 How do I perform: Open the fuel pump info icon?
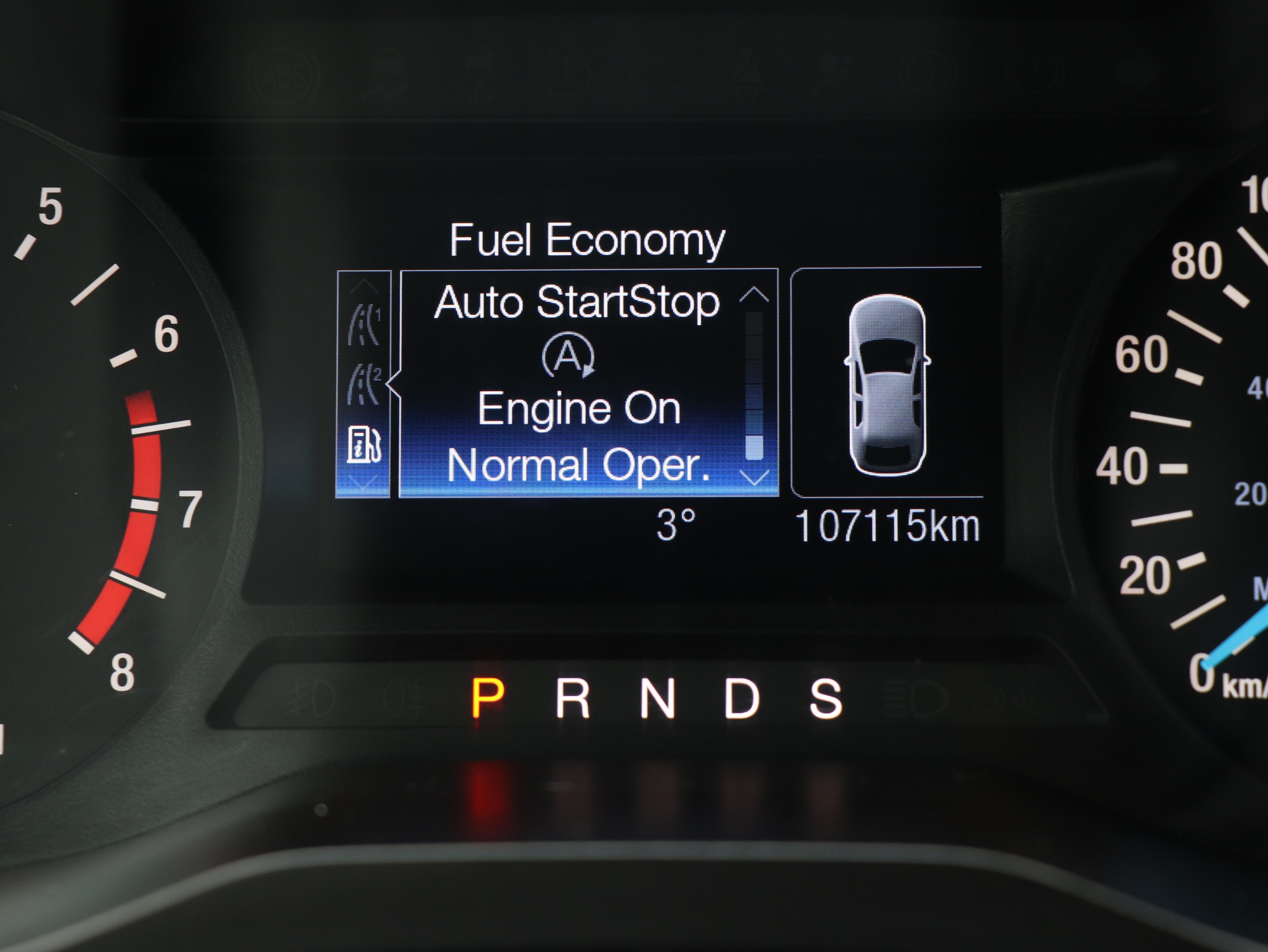[364, 444]
